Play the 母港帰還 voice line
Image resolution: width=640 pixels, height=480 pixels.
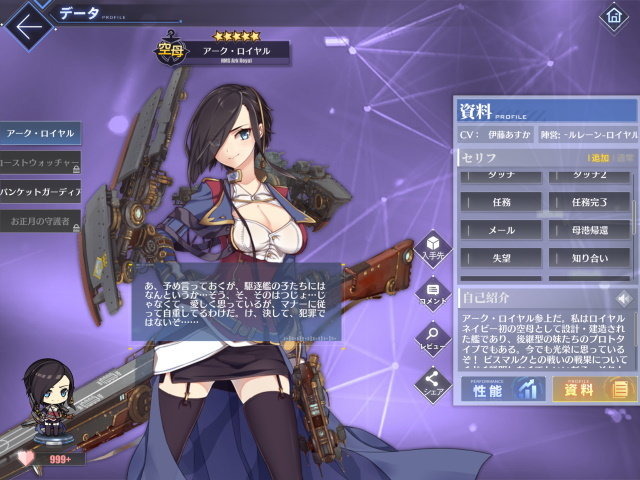tap(588, 229)
